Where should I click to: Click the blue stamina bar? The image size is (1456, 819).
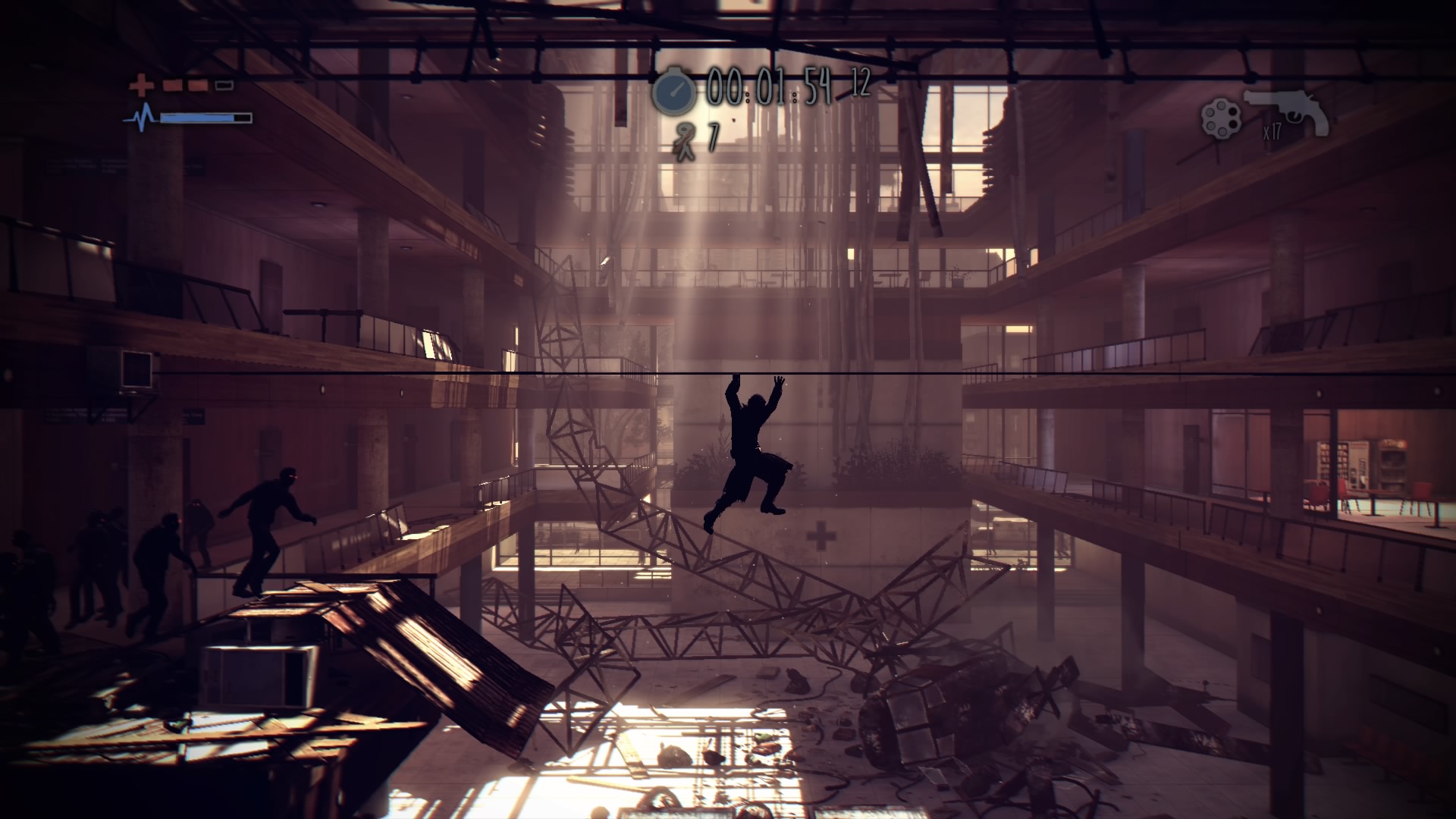(196, 119)
